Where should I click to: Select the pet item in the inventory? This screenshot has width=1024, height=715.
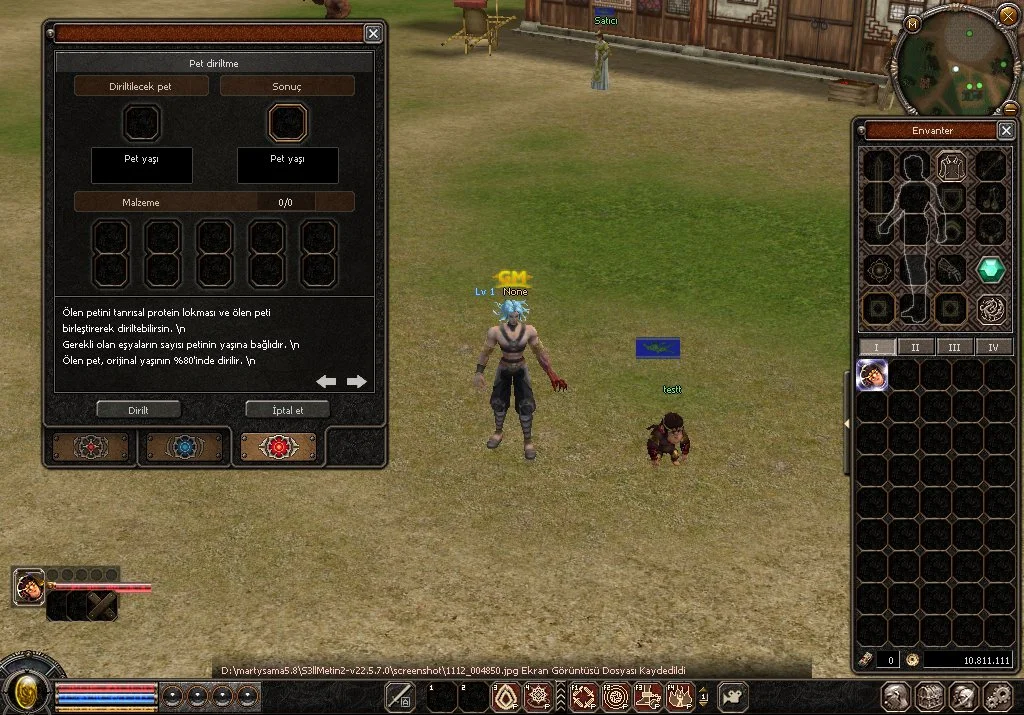point(873,376)
